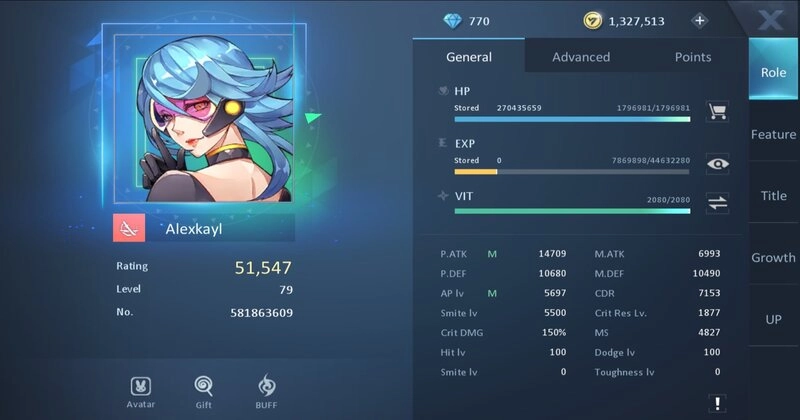The height and width of the screenshot is (420, 800).
Task: Open the Points tab
Action: tap(693, 57)
